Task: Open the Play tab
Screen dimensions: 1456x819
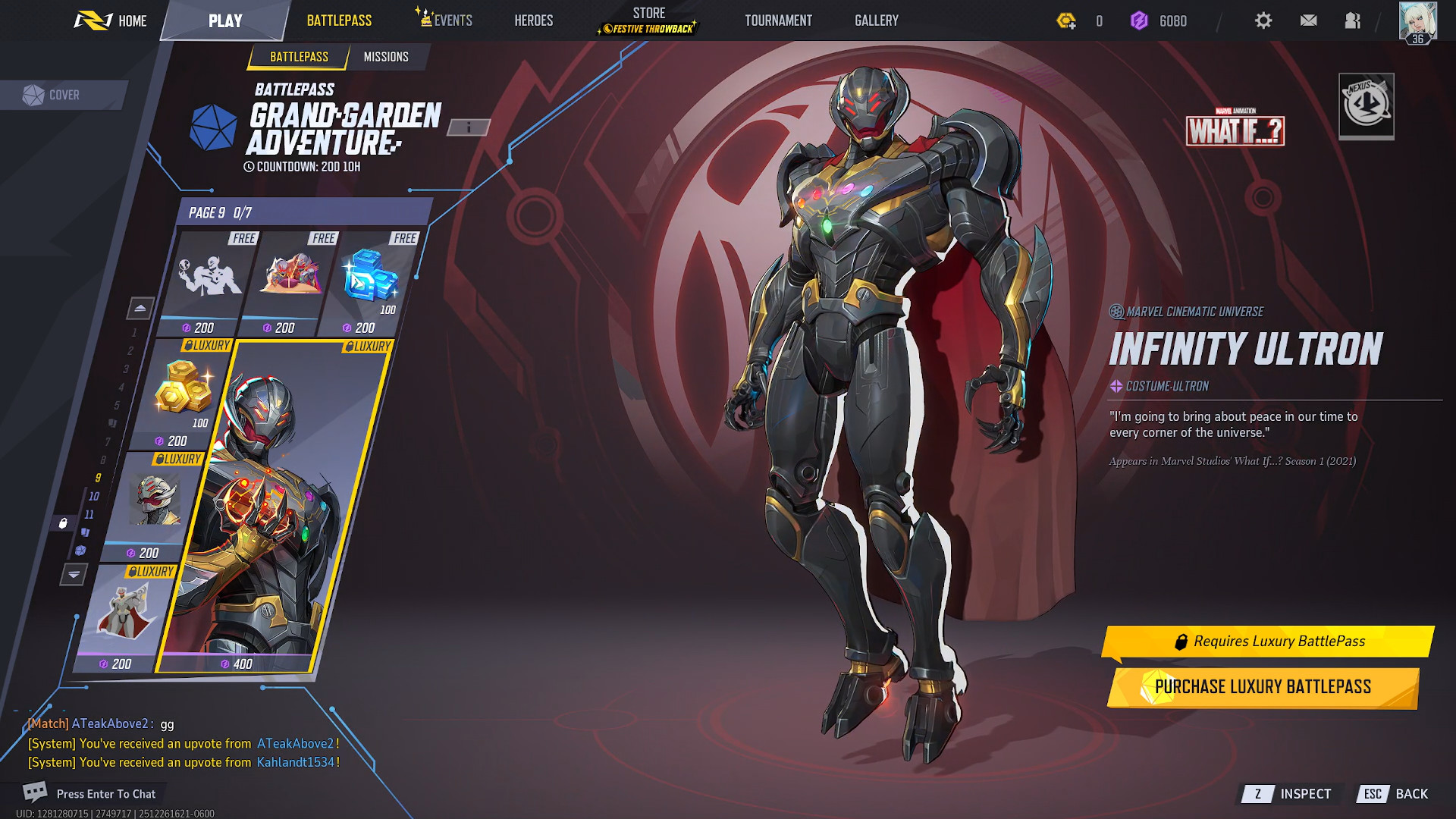Action: click(225, 20)
